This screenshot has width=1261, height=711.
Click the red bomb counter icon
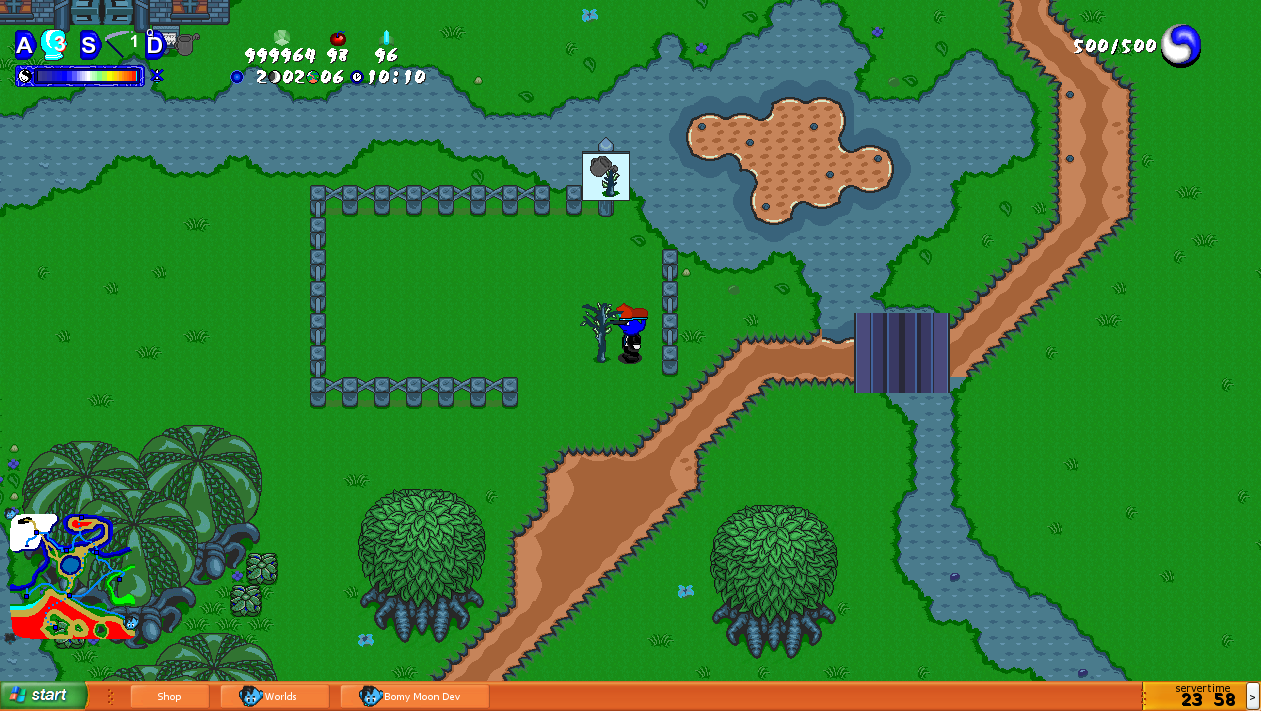[x=338, y=38]
